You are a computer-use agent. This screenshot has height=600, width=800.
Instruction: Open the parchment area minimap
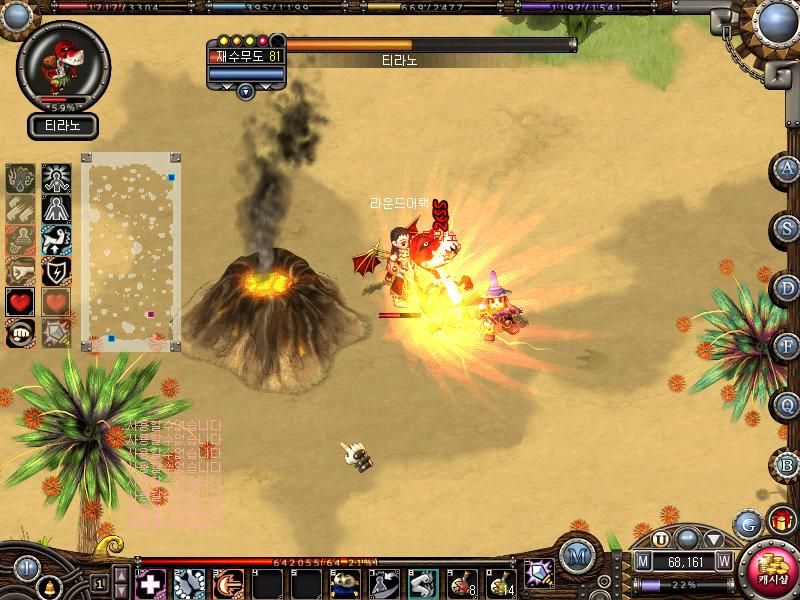[131, 251]
